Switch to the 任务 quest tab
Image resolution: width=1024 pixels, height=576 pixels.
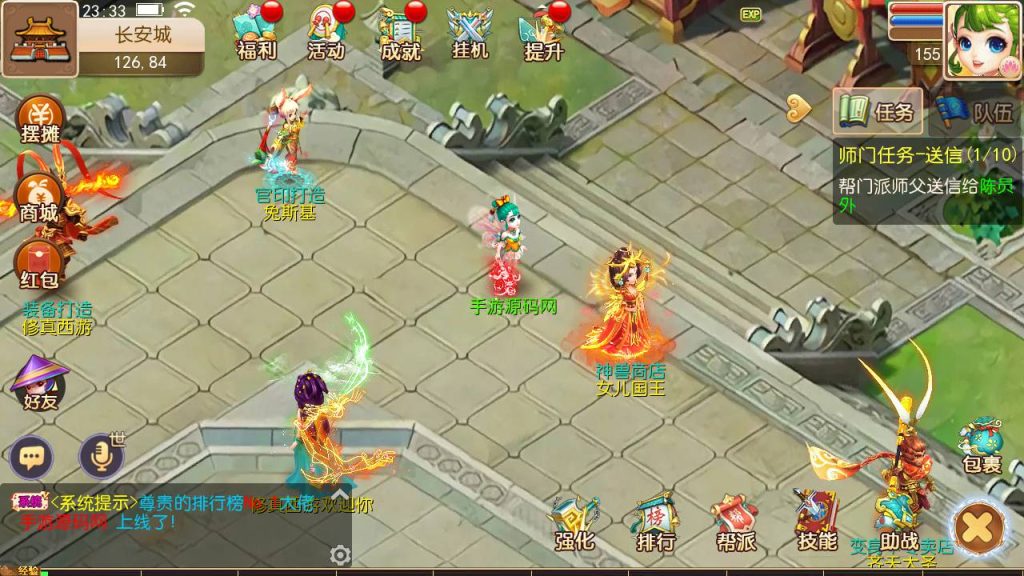879,112
